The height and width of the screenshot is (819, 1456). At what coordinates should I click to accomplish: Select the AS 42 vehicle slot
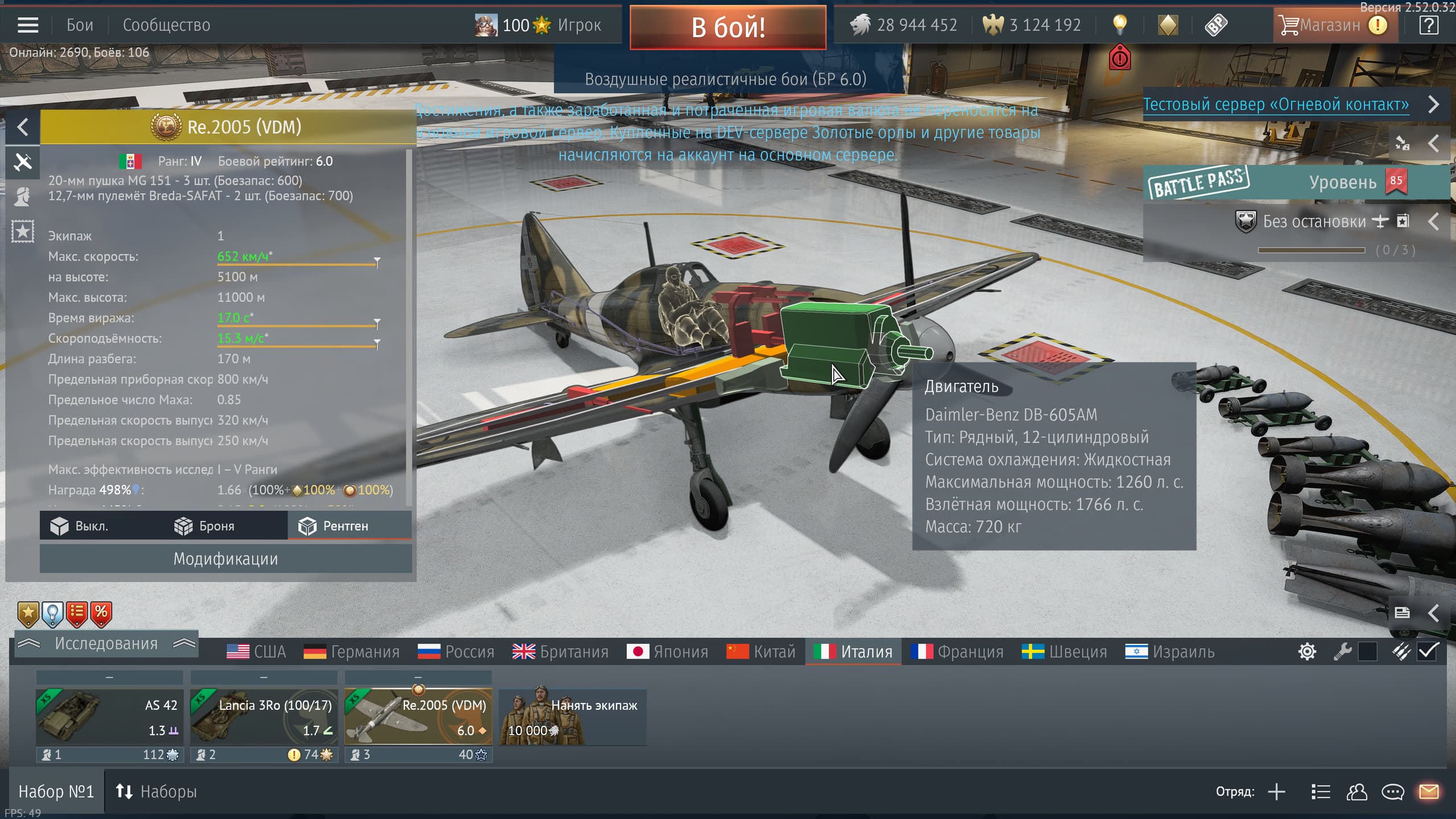tap(109, 717)
